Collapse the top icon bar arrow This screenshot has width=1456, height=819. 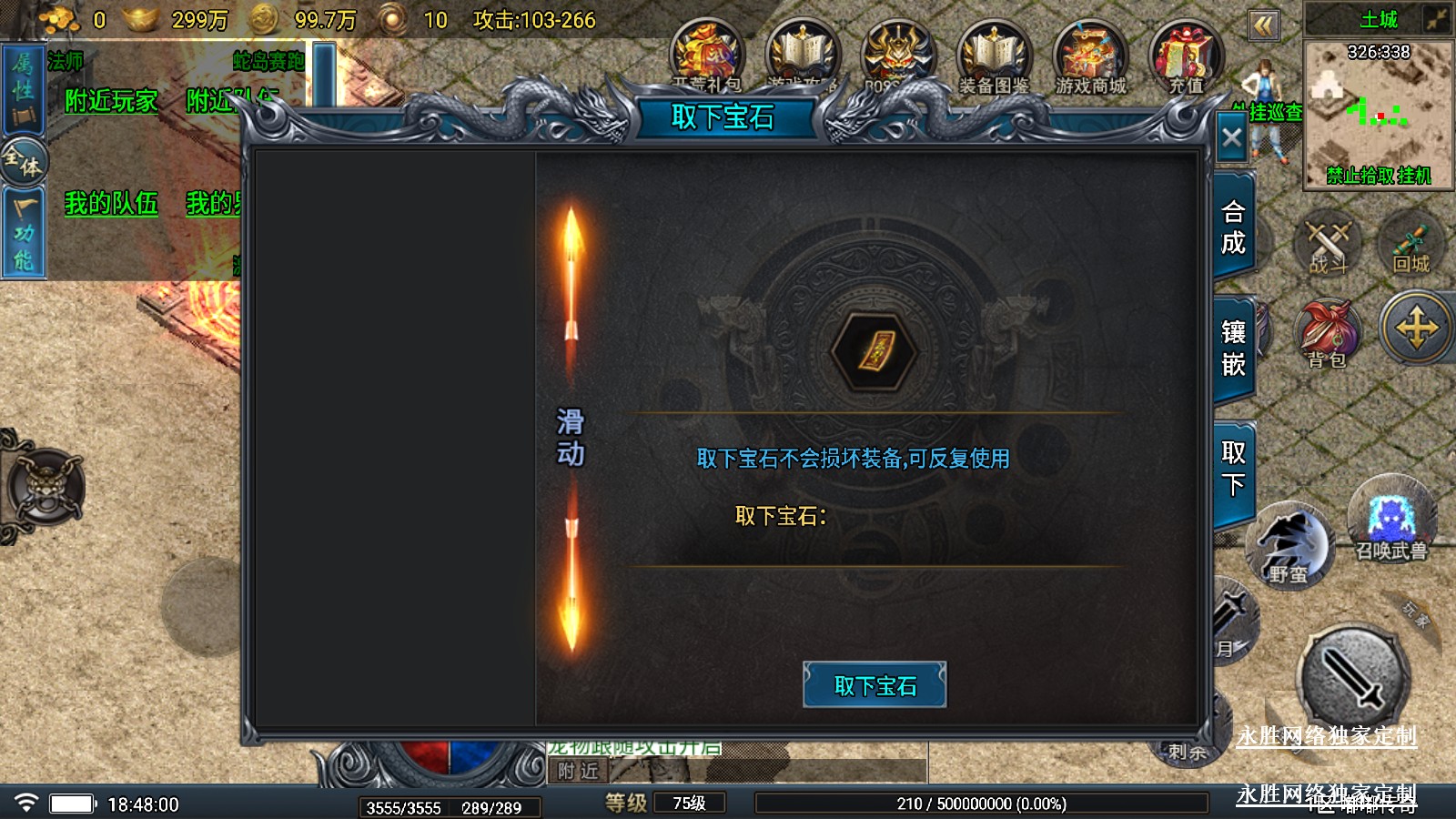tap(1263, 25)
